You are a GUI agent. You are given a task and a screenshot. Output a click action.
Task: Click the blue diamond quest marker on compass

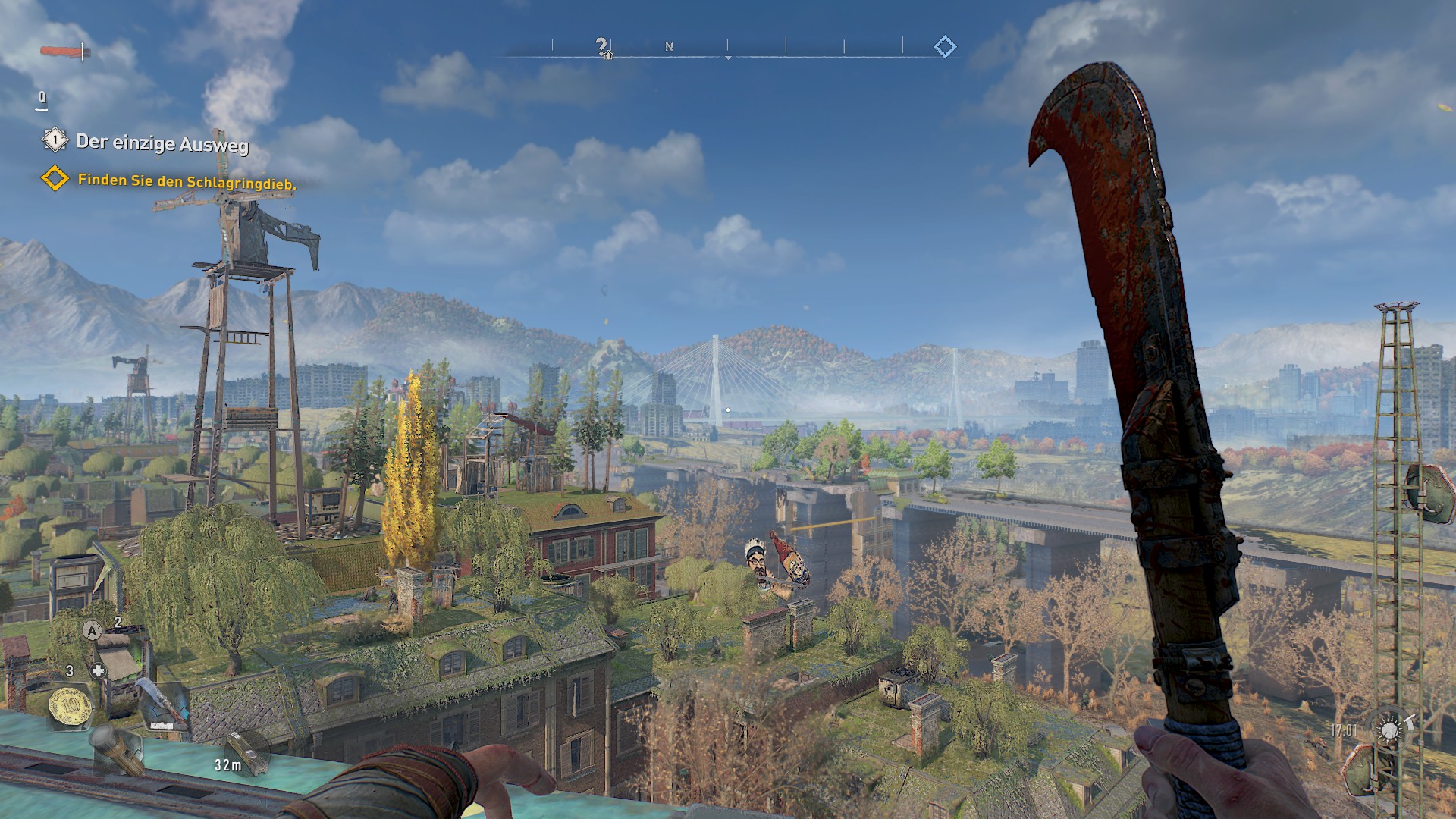point(945,47)
